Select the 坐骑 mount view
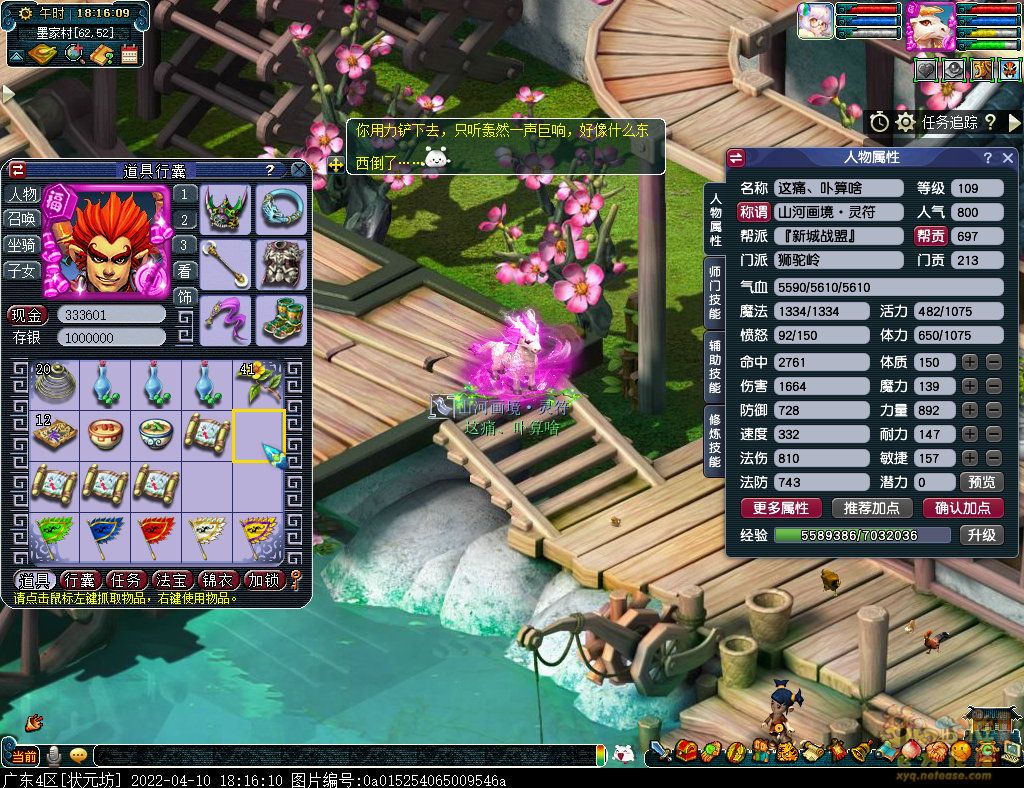 (x=23, y=245)
